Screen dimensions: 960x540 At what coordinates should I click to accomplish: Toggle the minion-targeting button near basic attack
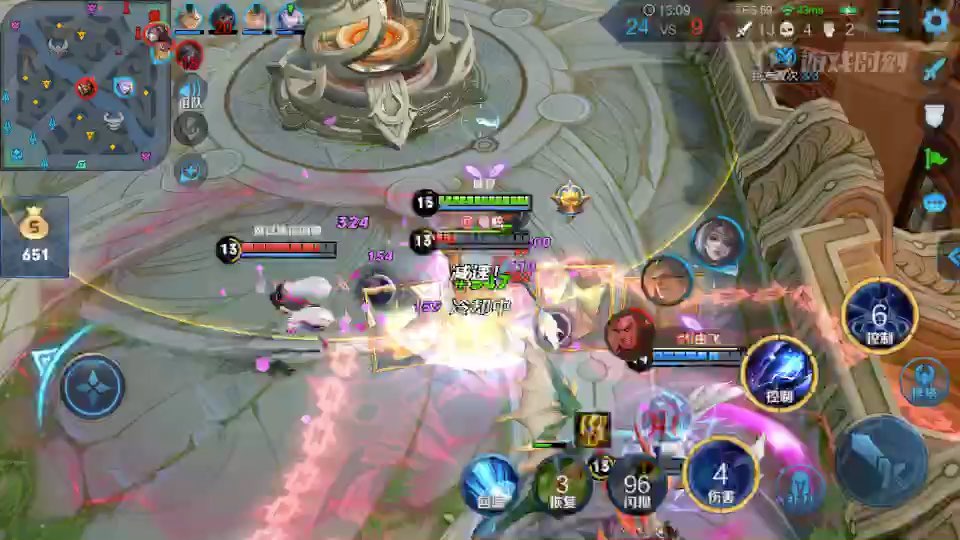tap(800, 485)
